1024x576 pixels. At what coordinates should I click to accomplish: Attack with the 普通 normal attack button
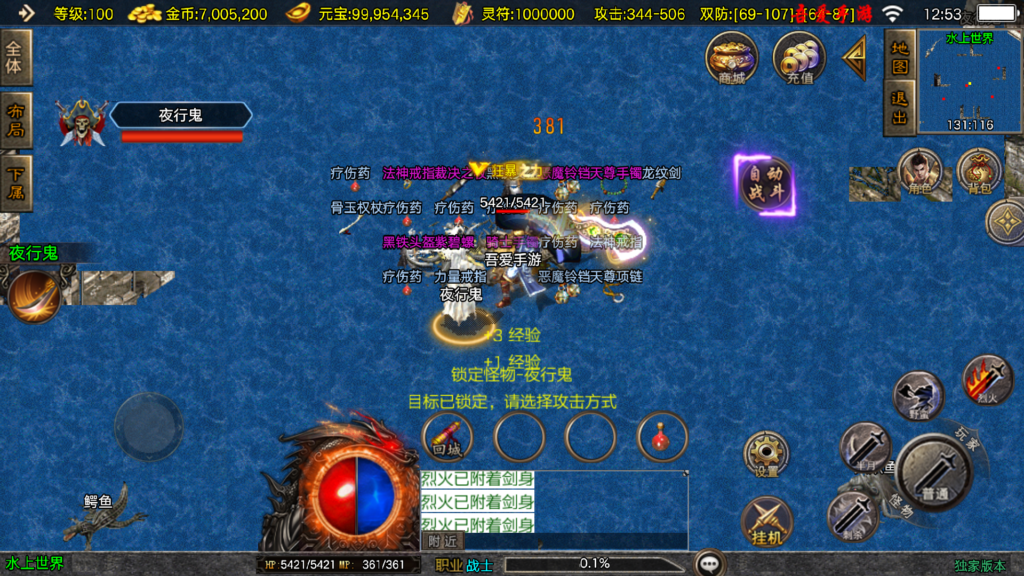[934, 472]
